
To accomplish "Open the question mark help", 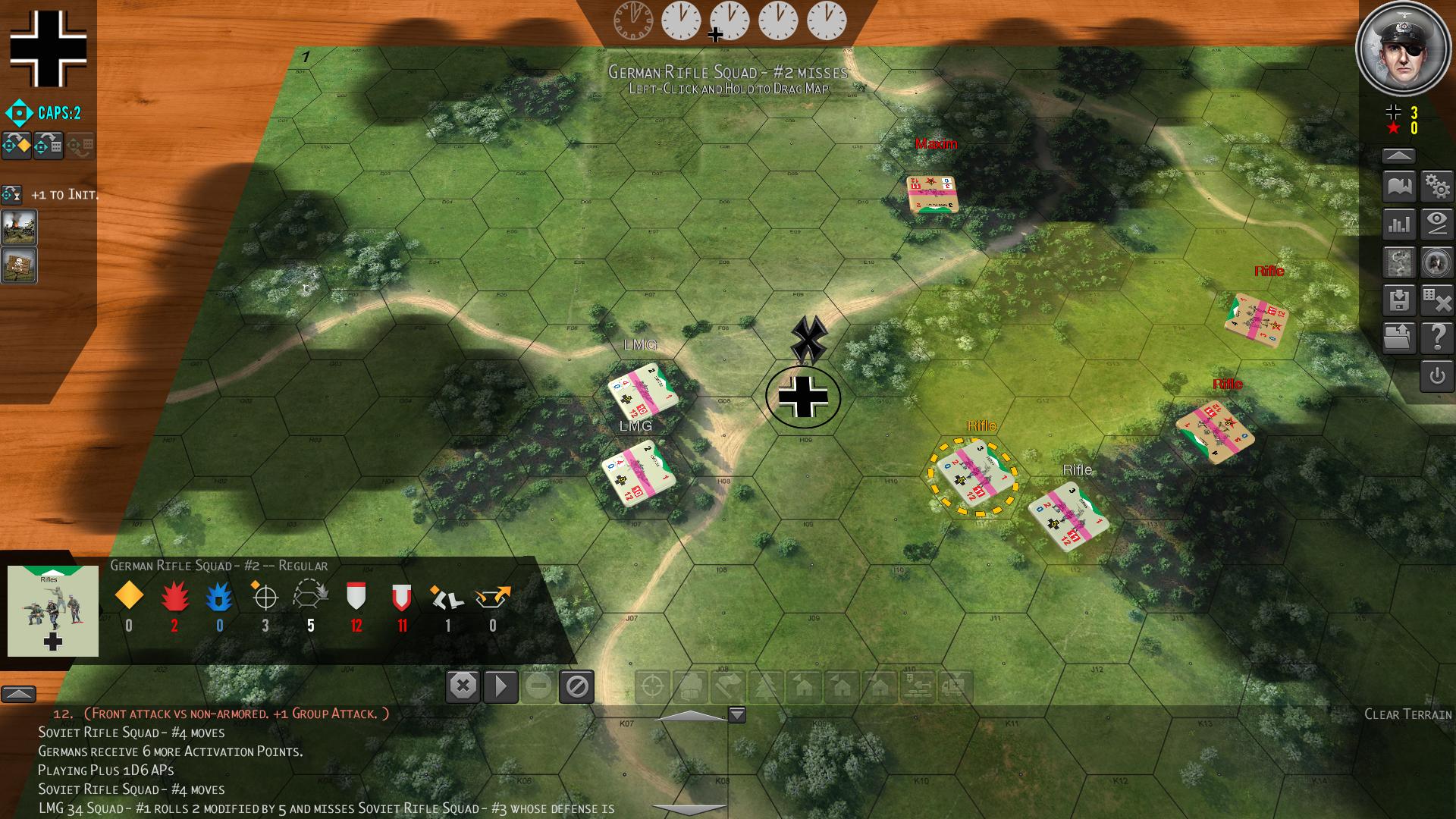I will pos(1437,338).
